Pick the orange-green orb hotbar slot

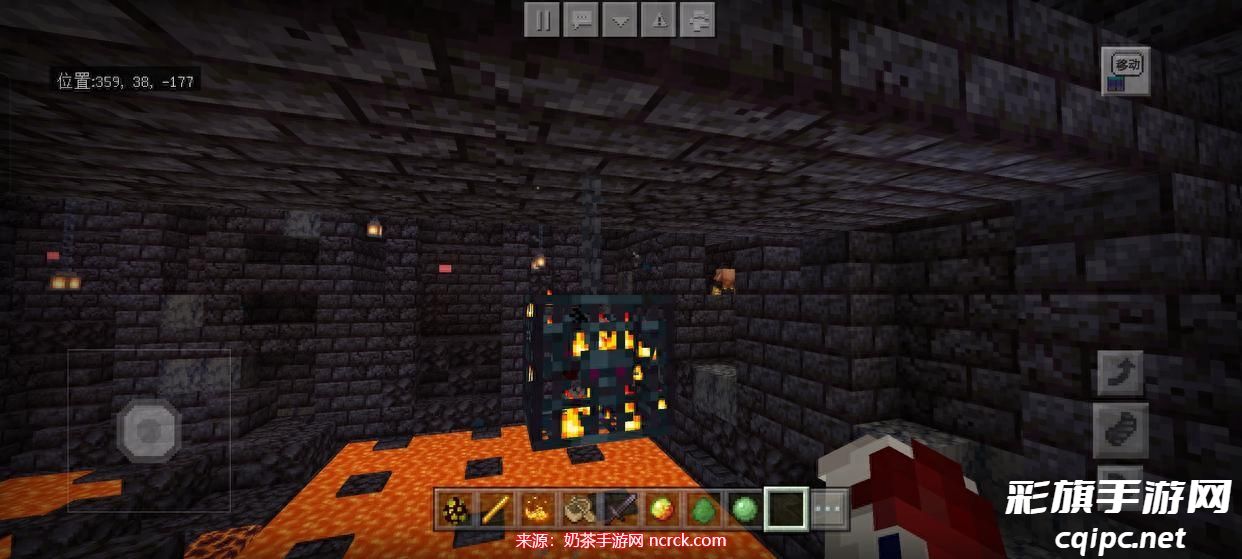pyautogui.click(x=660, y=510)
